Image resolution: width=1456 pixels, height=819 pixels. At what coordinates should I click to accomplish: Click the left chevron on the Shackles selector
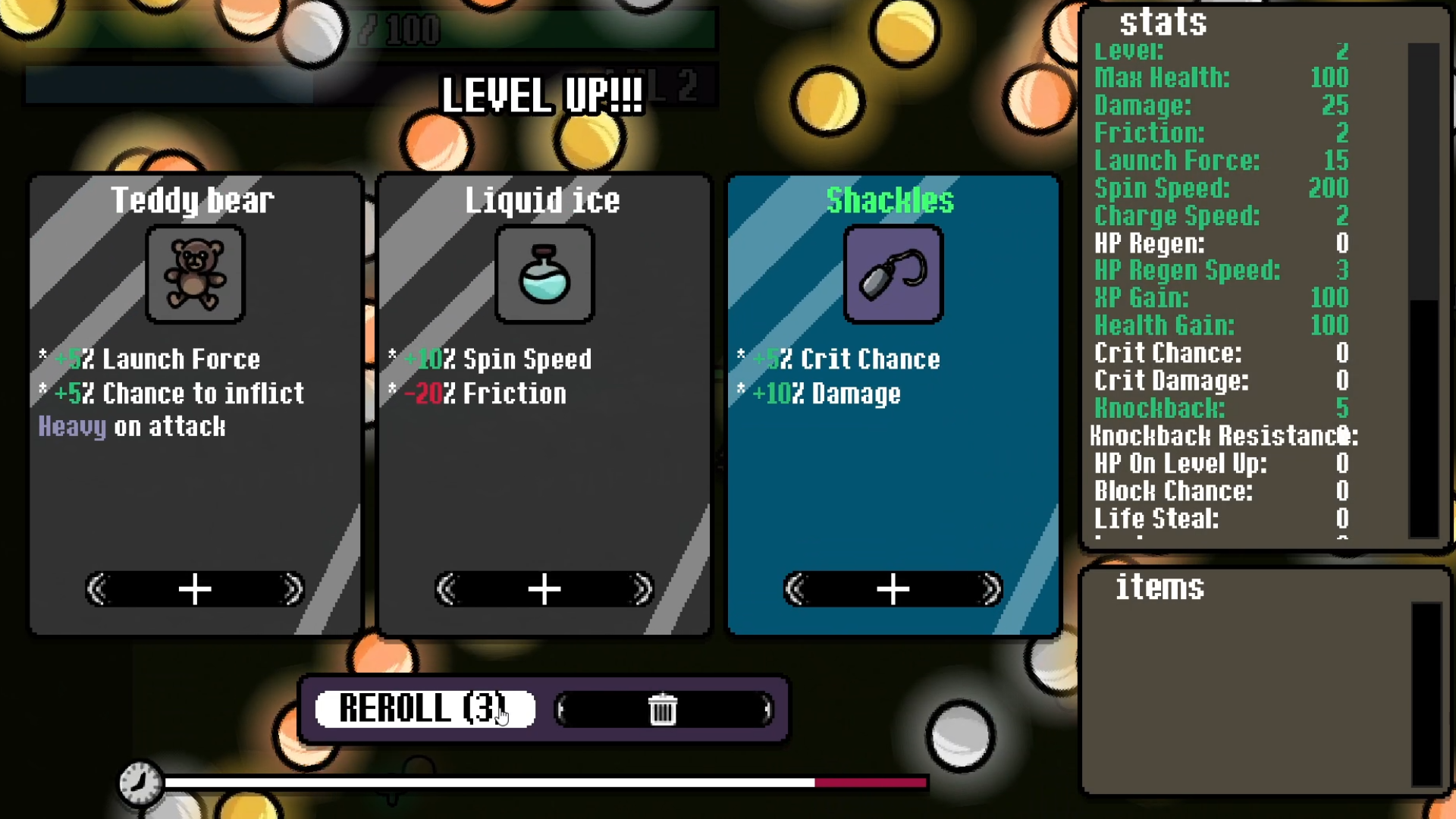point(795,589)
